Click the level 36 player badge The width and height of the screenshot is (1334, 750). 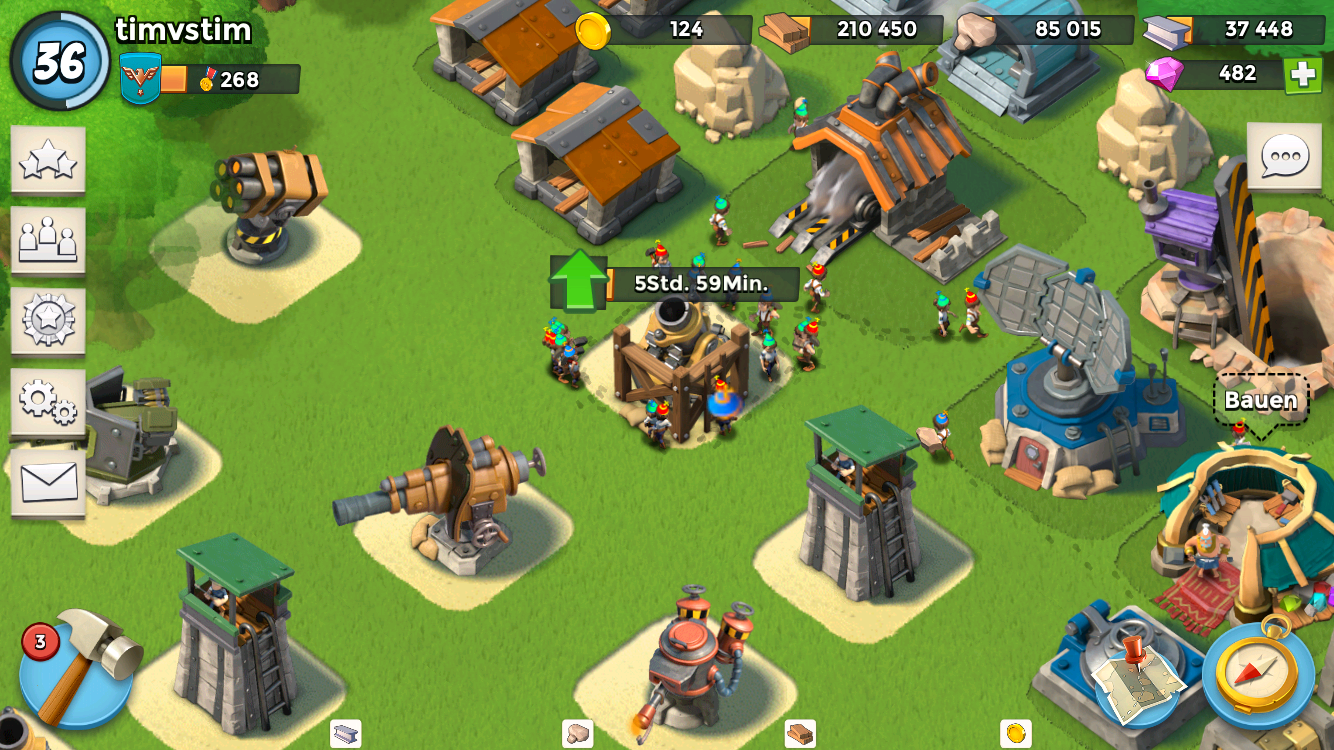coord(60,62)
